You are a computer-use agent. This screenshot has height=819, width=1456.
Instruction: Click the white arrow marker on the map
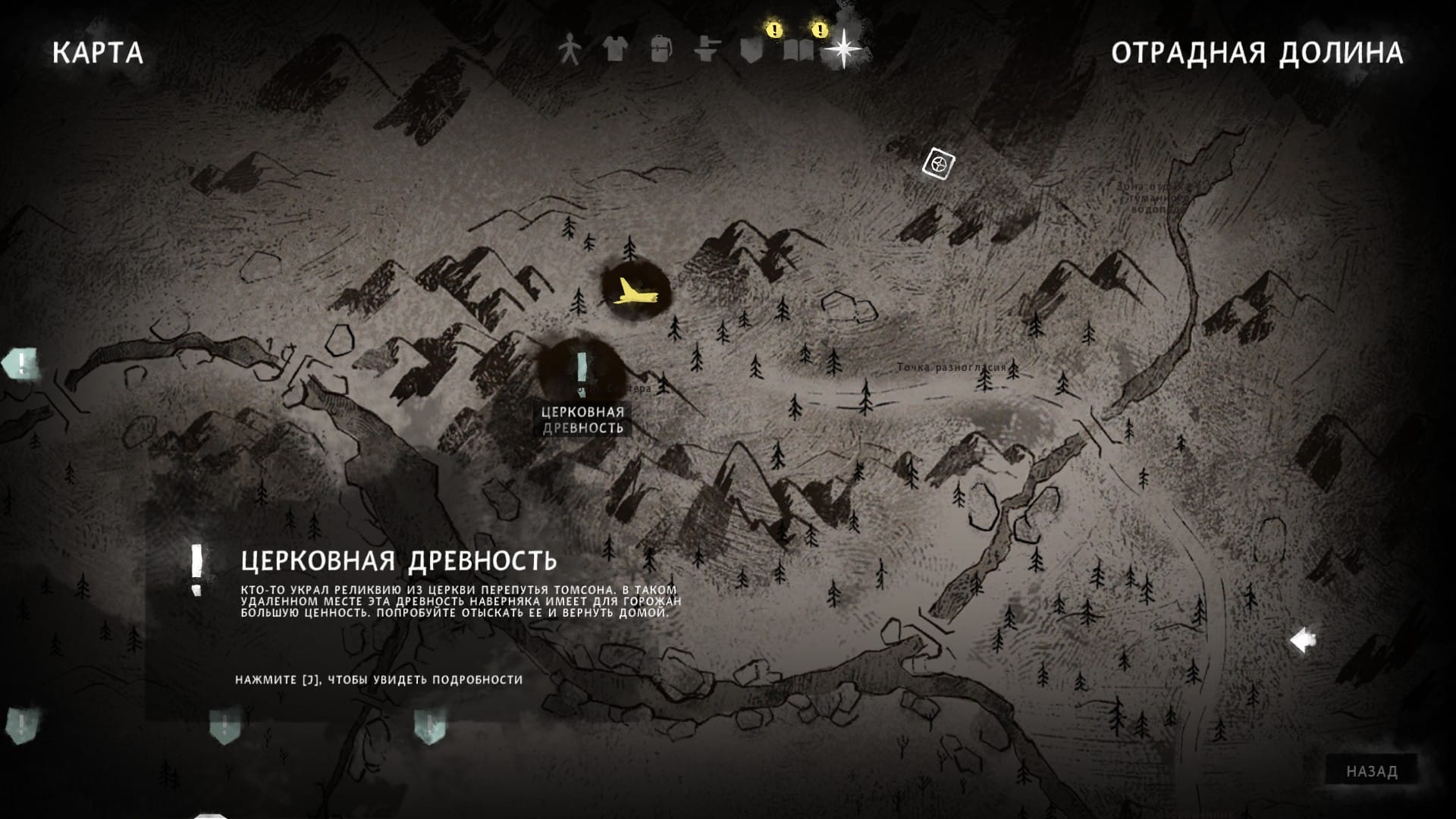[x=1303, y=641]
